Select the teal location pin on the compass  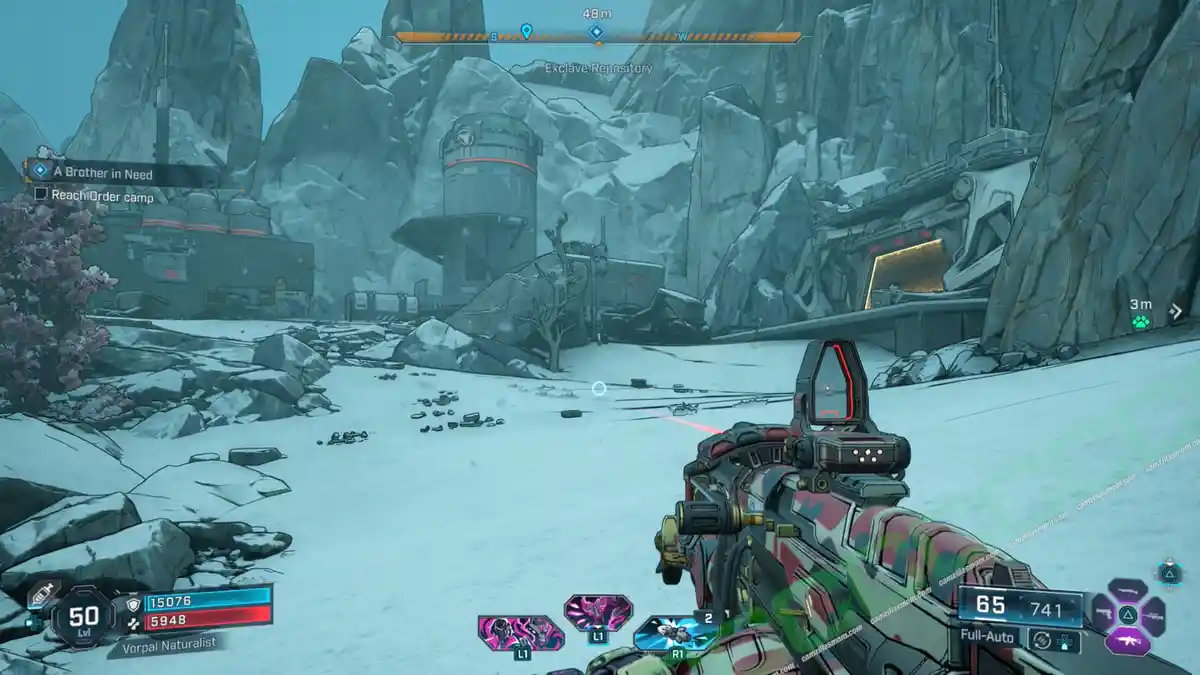pos(527,32)
